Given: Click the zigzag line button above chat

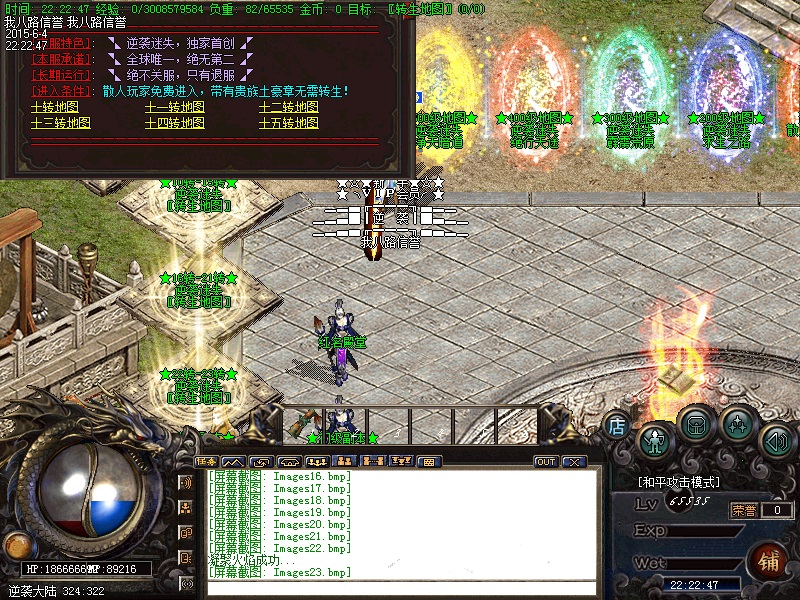Looking at the screenshot, I should [x=233, y=462].
